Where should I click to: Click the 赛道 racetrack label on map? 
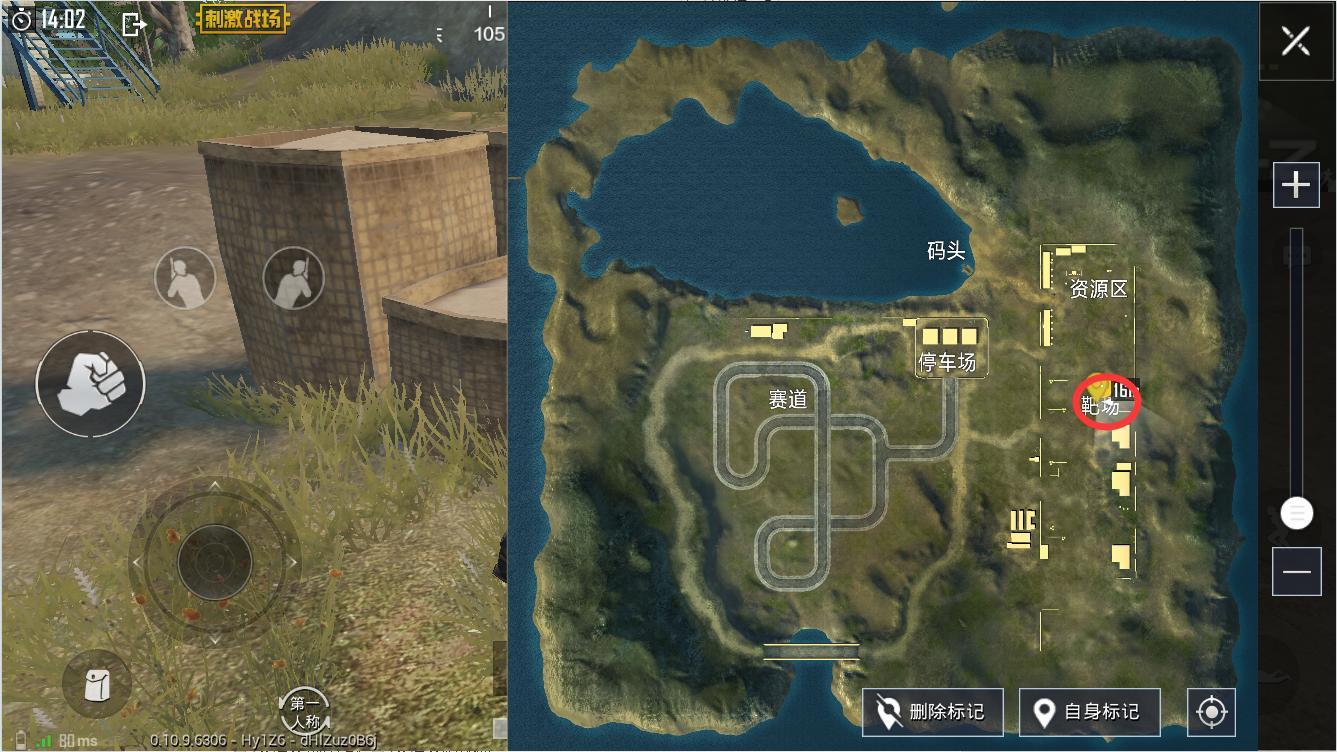787,399
